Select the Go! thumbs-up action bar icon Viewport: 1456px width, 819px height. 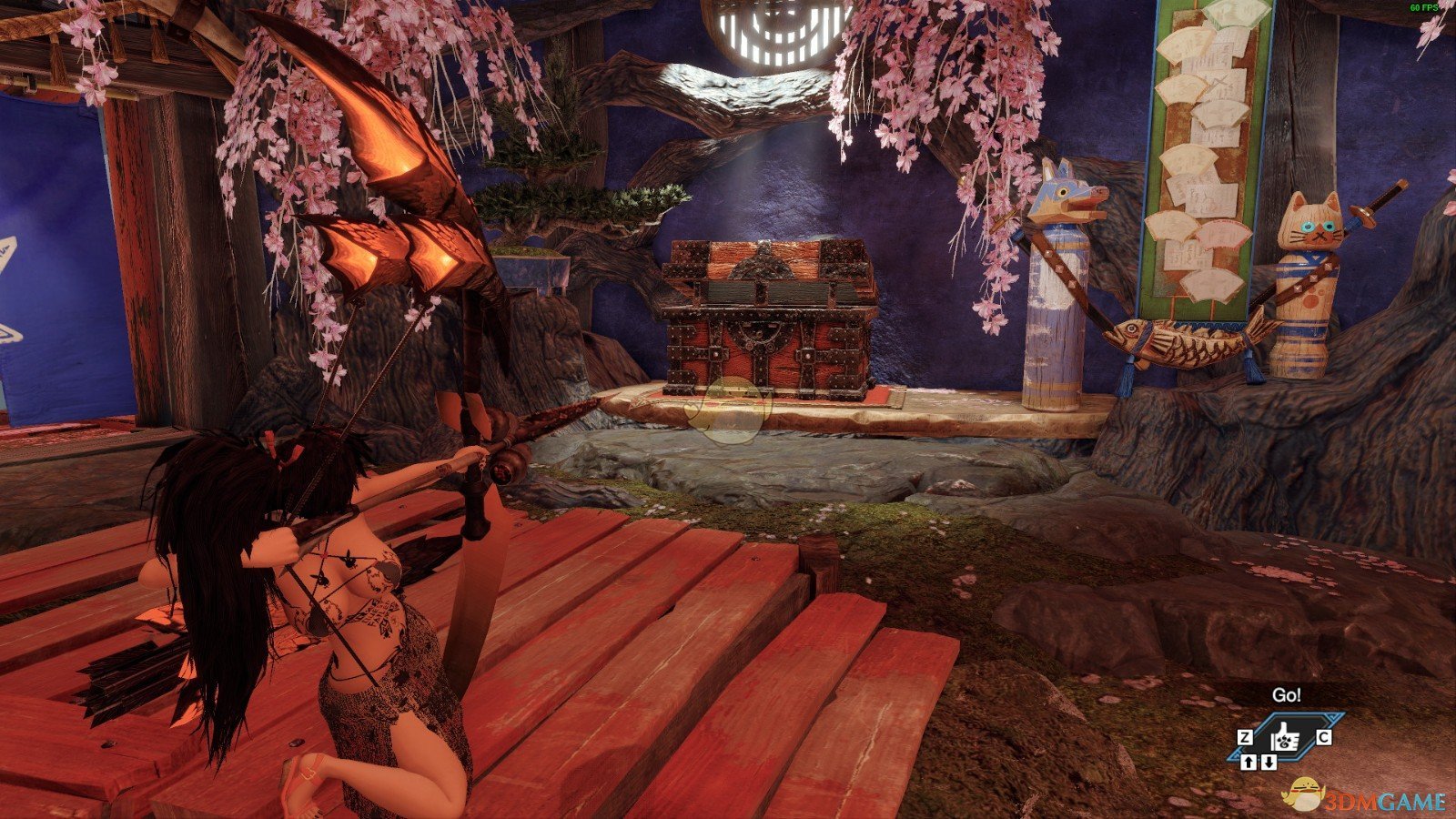point(1286,736)
